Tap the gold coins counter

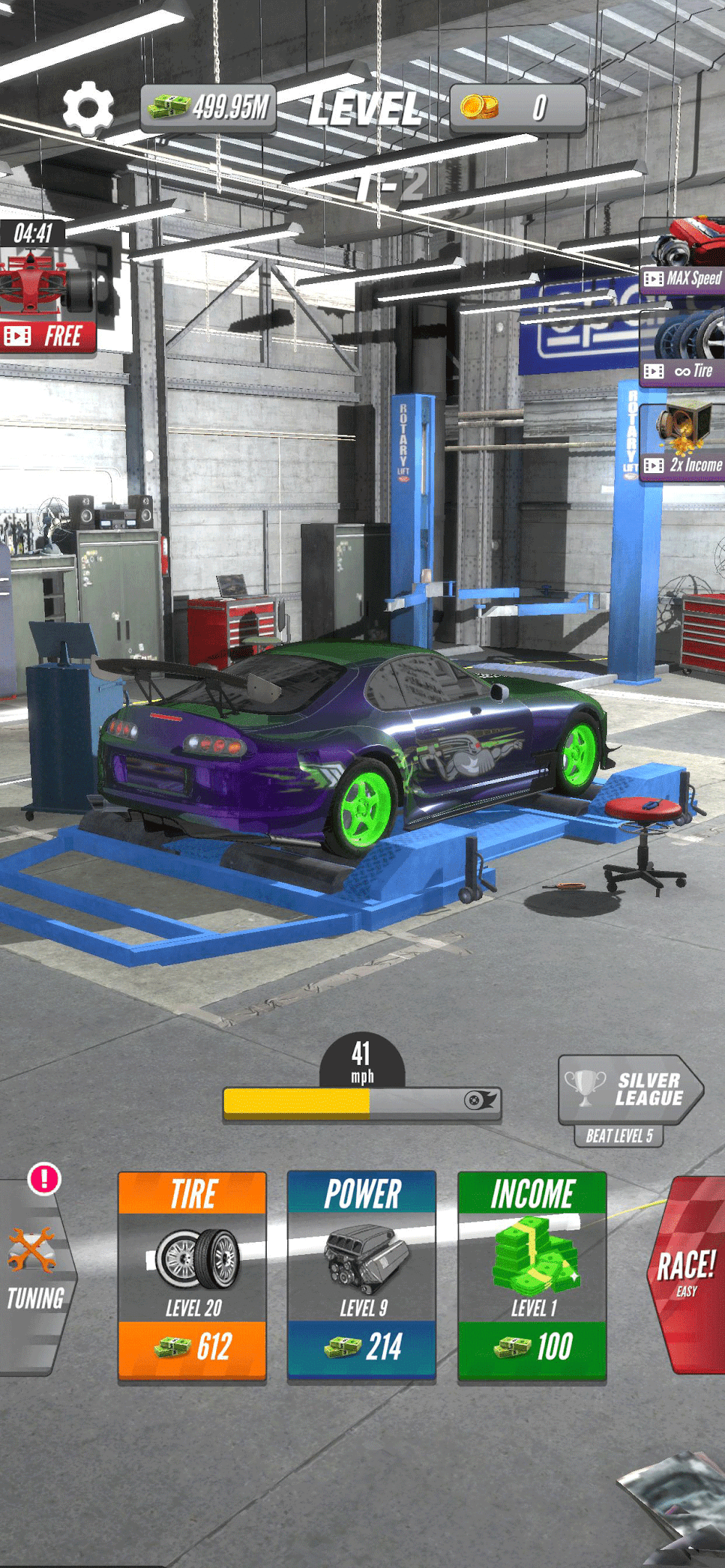(x=517, y=108)
